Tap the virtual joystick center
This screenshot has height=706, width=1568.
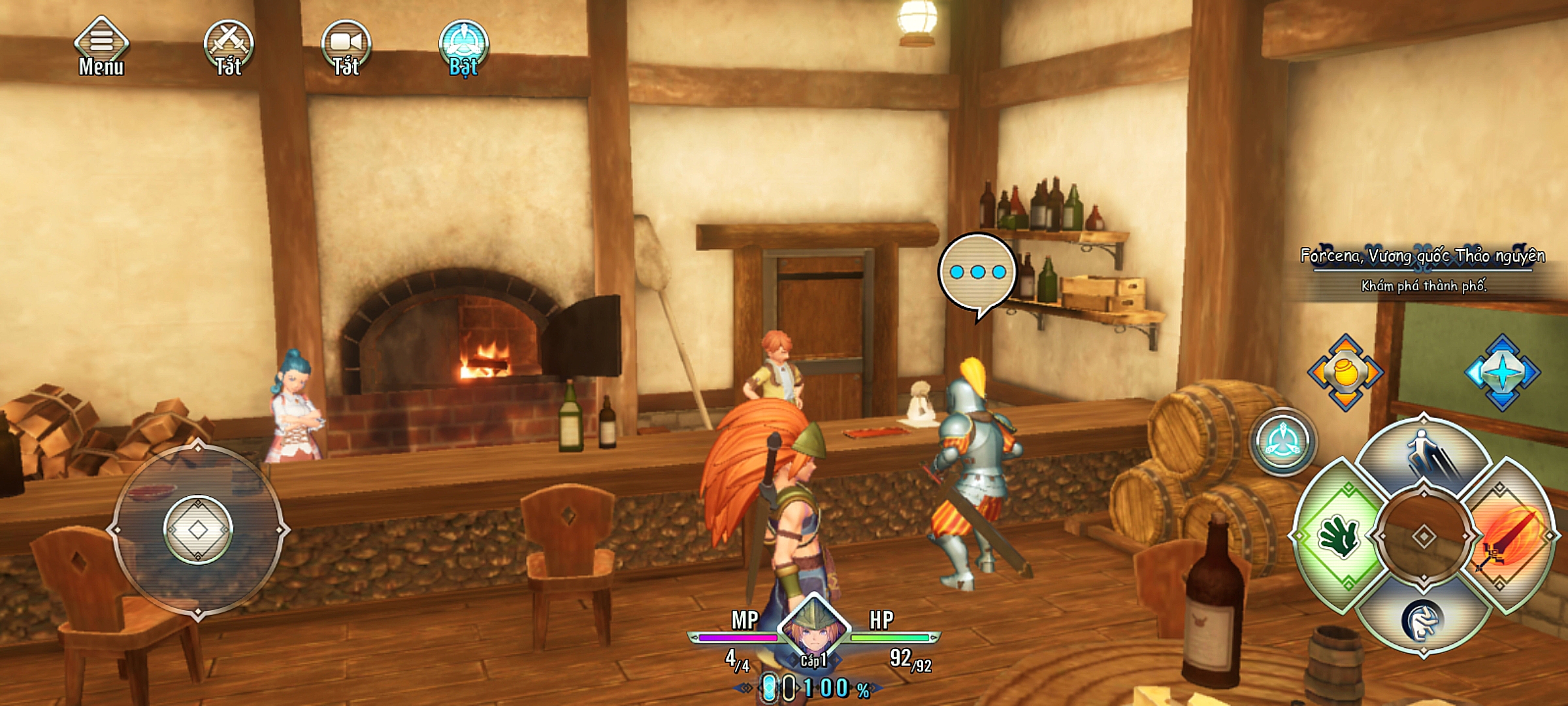point(198,530)
